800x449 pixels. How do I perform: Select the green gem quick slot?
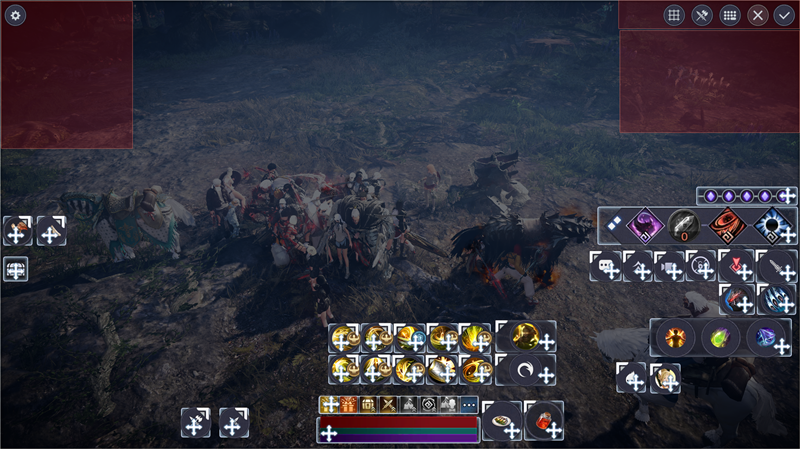click(721, 337)
